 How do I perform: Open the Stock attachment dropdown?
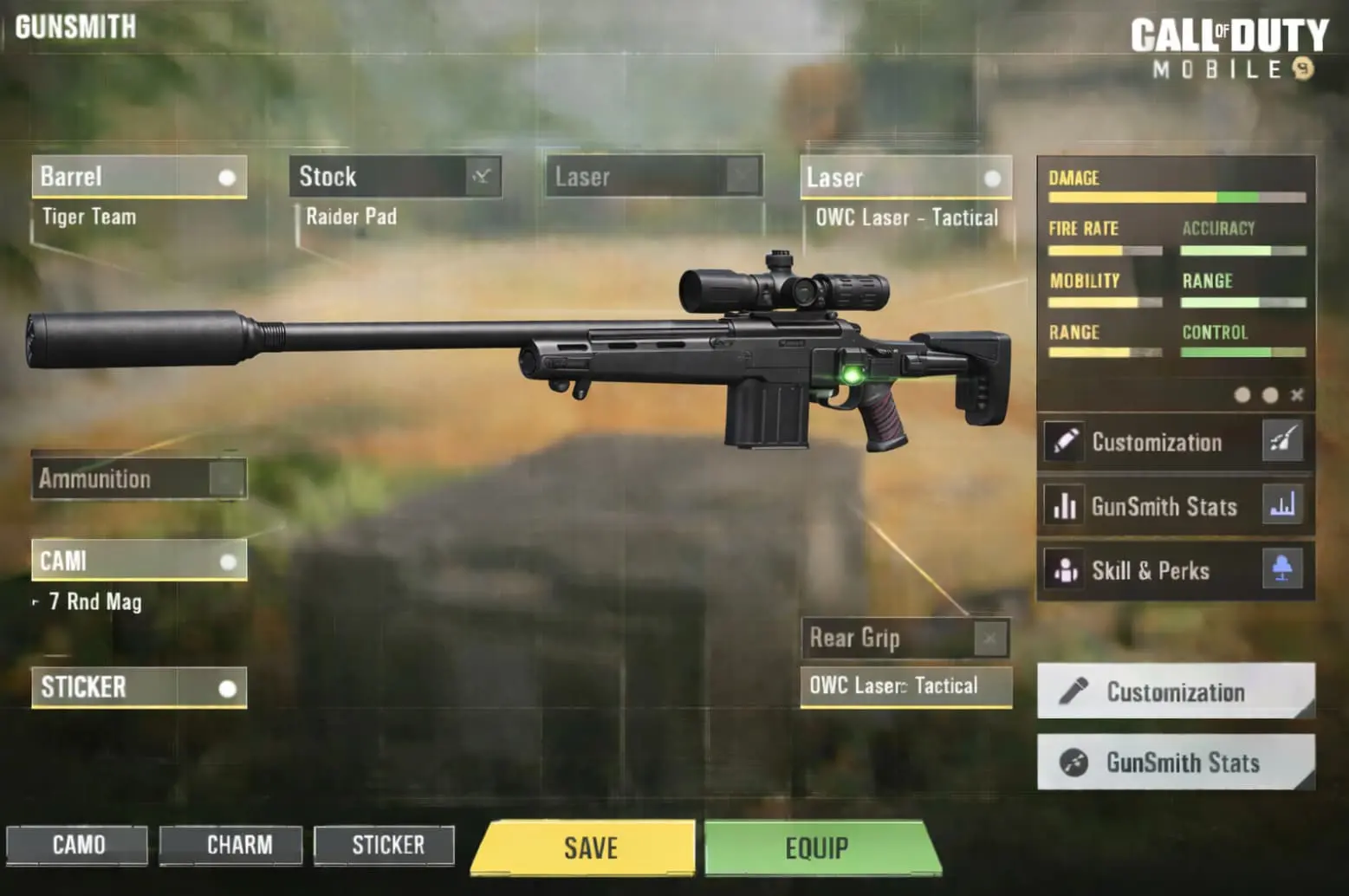coord(483,178)
